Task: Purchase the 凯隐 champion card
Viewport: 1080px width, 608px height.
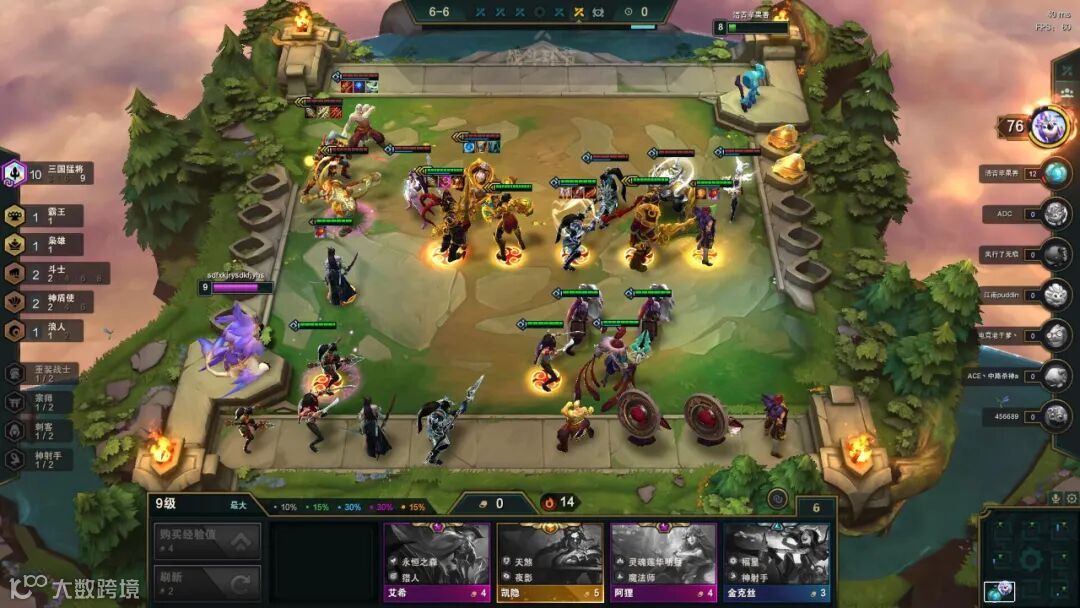Action: point(550,562)
